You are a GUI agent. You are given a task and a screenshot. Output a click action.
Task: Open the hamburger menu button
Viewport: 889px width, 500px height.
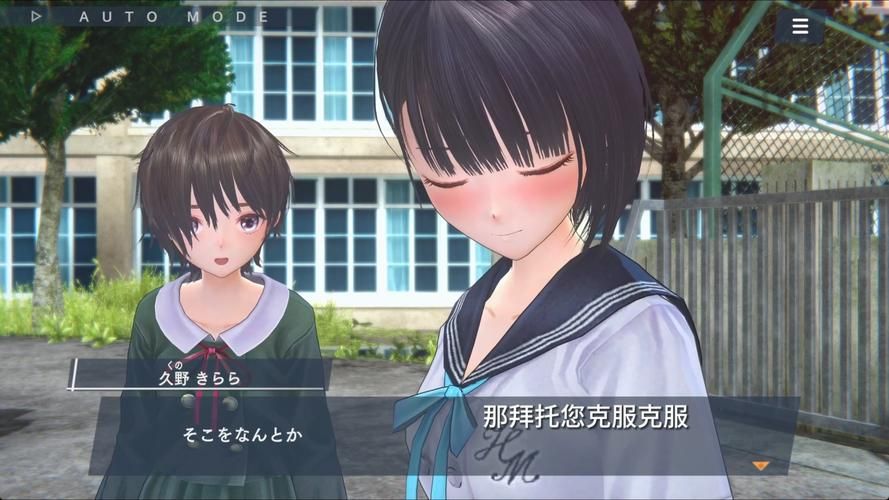click(x=799, y=27)
